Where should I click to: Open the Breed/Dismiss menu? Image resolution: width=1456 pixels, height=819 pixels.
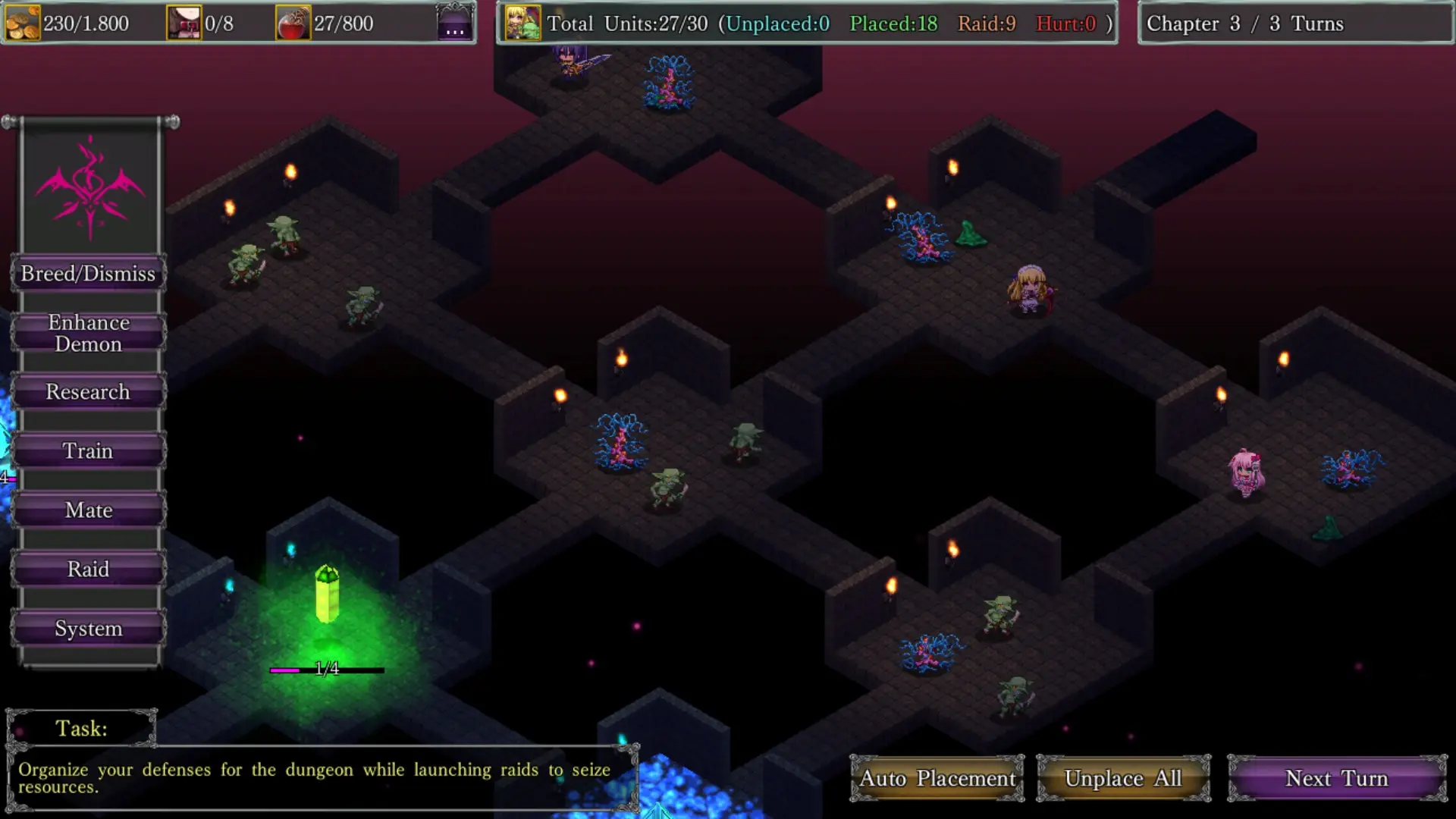[x=88, y=274]
